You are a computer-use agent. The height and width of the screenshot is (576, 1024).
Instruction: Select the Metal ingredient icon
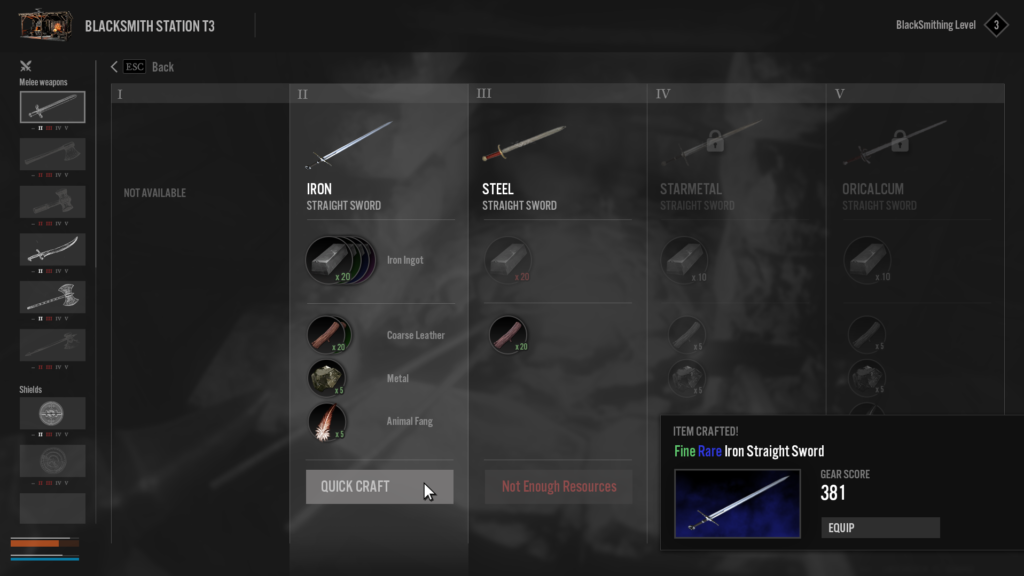point(328,378)
